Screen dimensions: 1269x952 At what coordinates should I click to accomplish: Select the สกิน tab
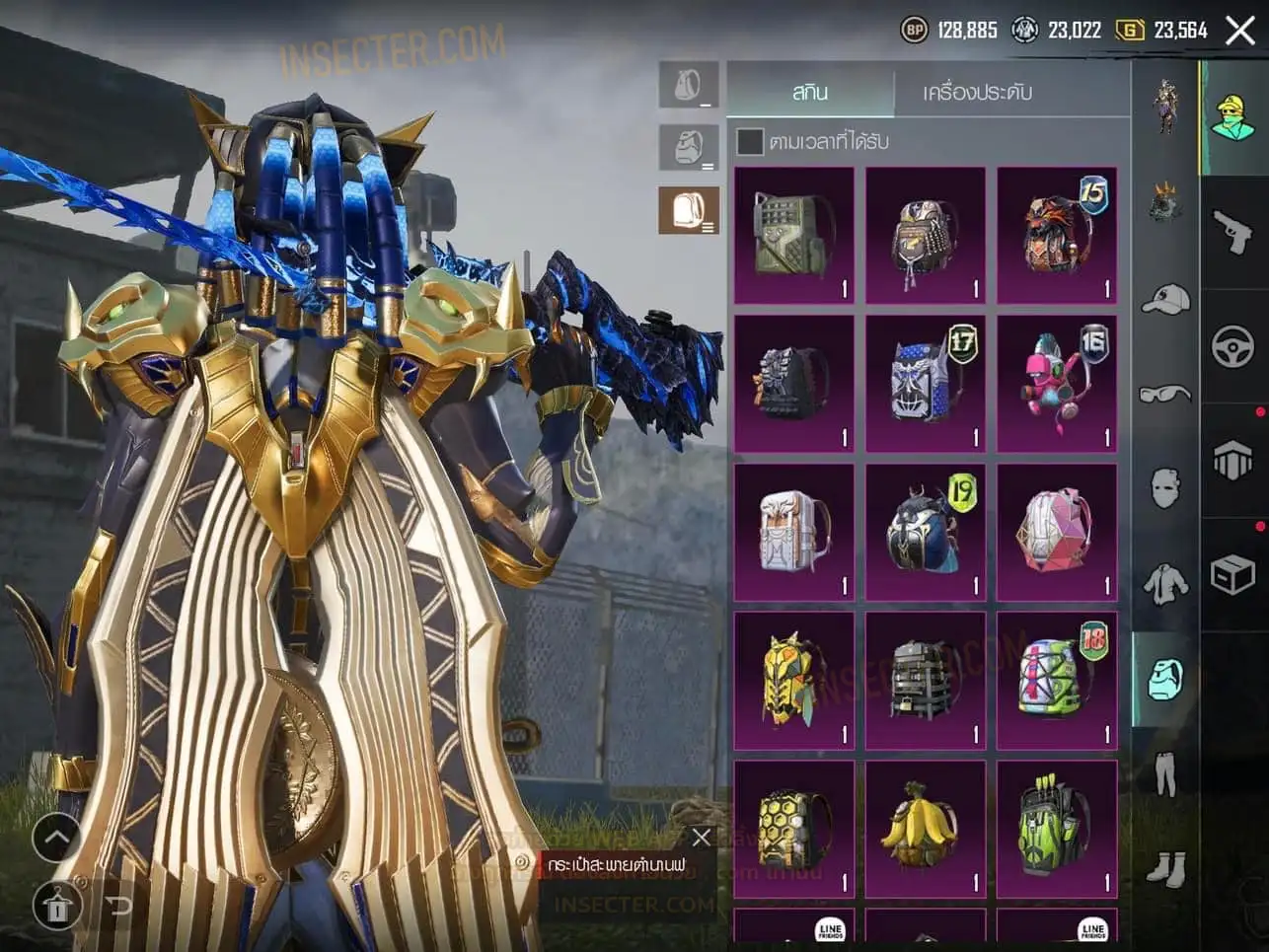pos(810,93)
